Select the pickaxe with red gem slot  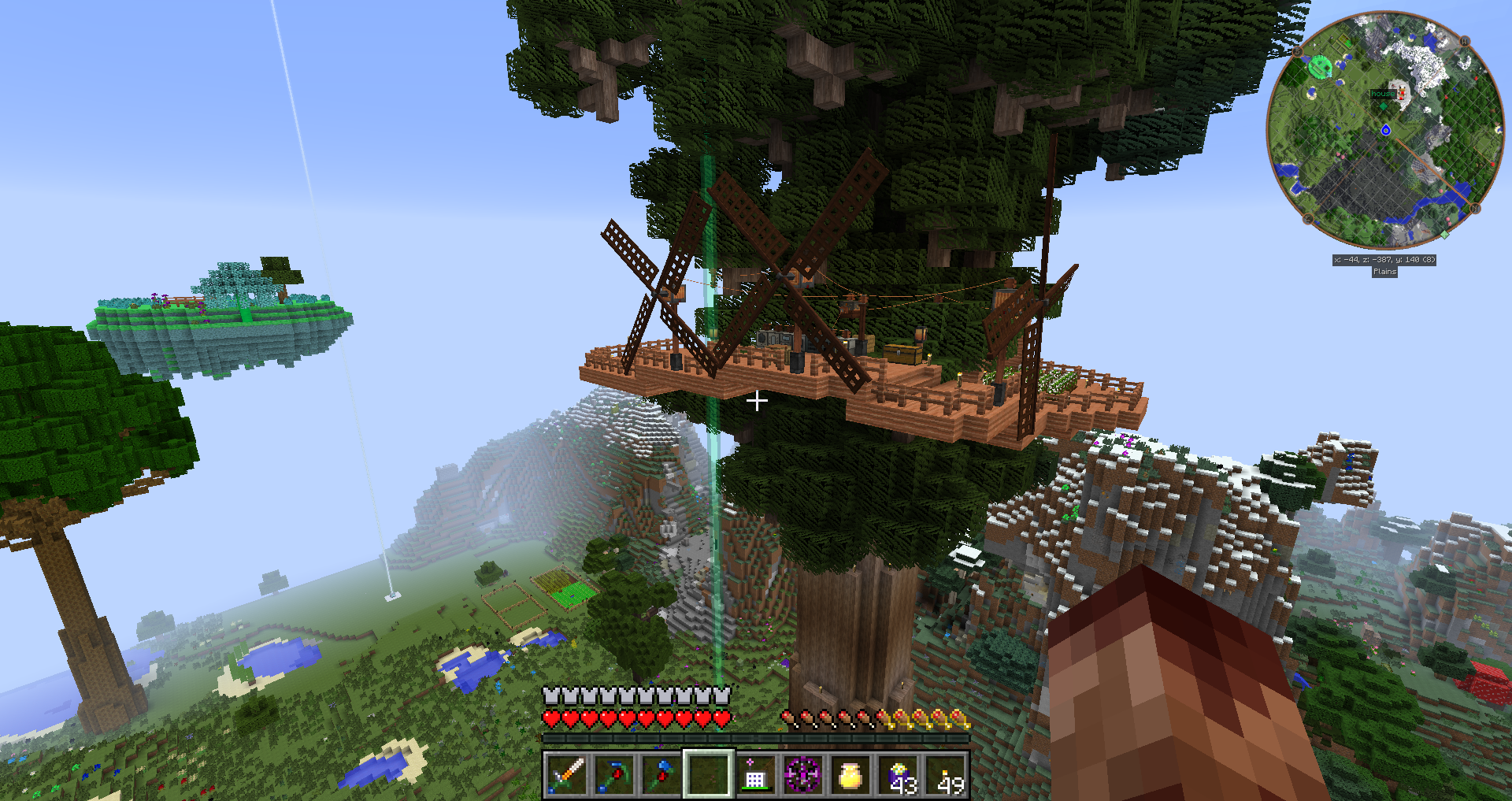tap(613, 775)
